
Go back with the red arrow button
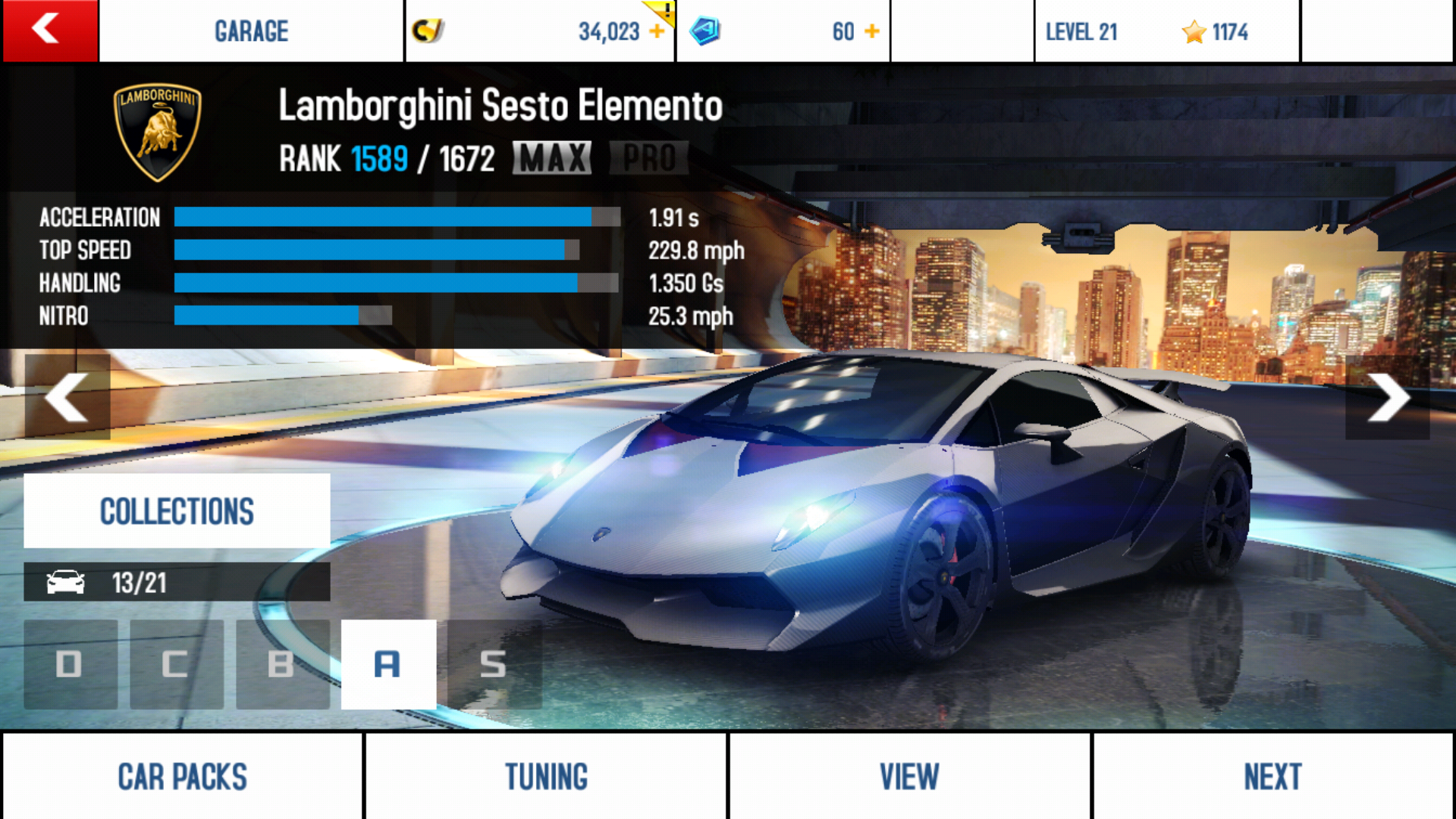49,30
